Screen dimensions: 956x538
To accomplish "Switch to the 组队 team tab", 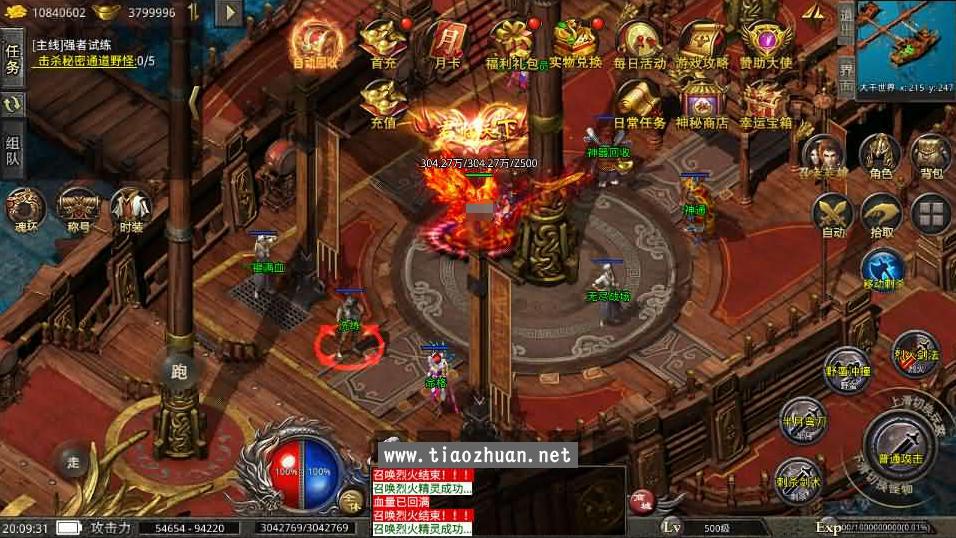I will pyautogui.click(x=13, y=149).
